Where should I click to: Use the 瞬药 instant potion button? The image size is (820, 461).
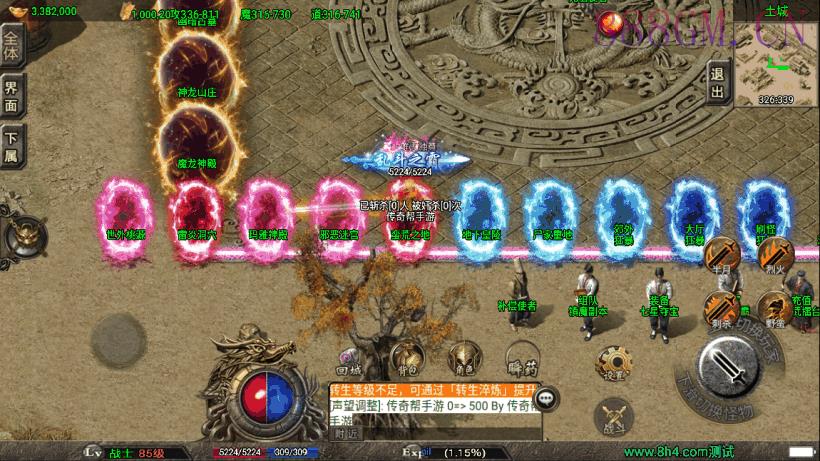[517, 357]
